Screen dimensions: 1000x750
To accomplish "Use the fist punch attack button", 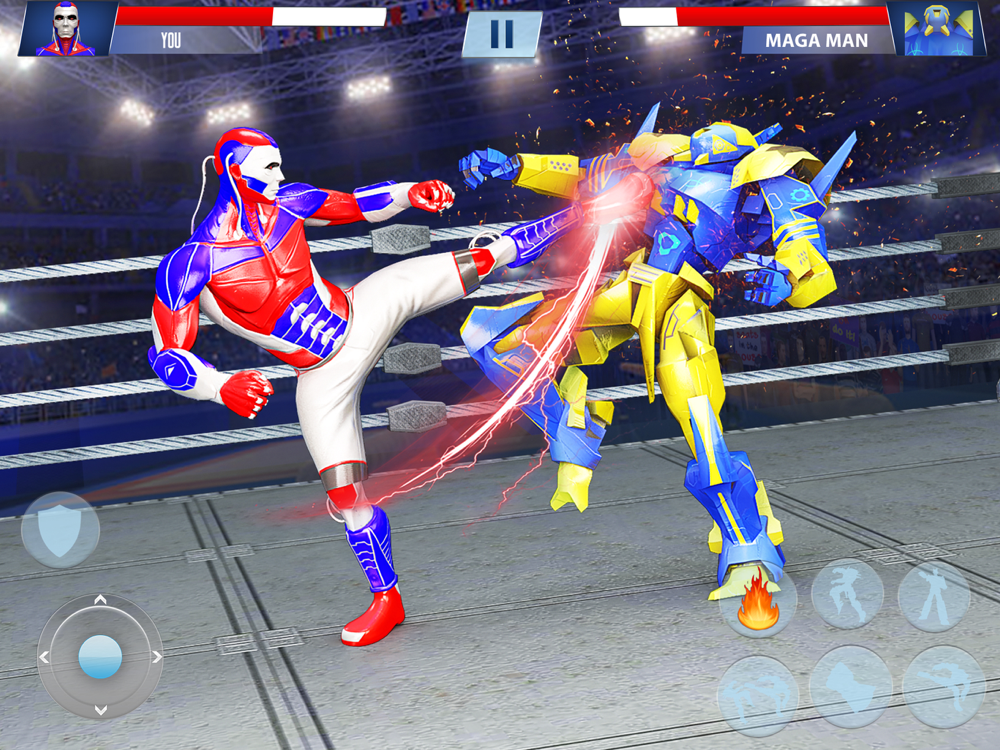I will coord(850,686).
